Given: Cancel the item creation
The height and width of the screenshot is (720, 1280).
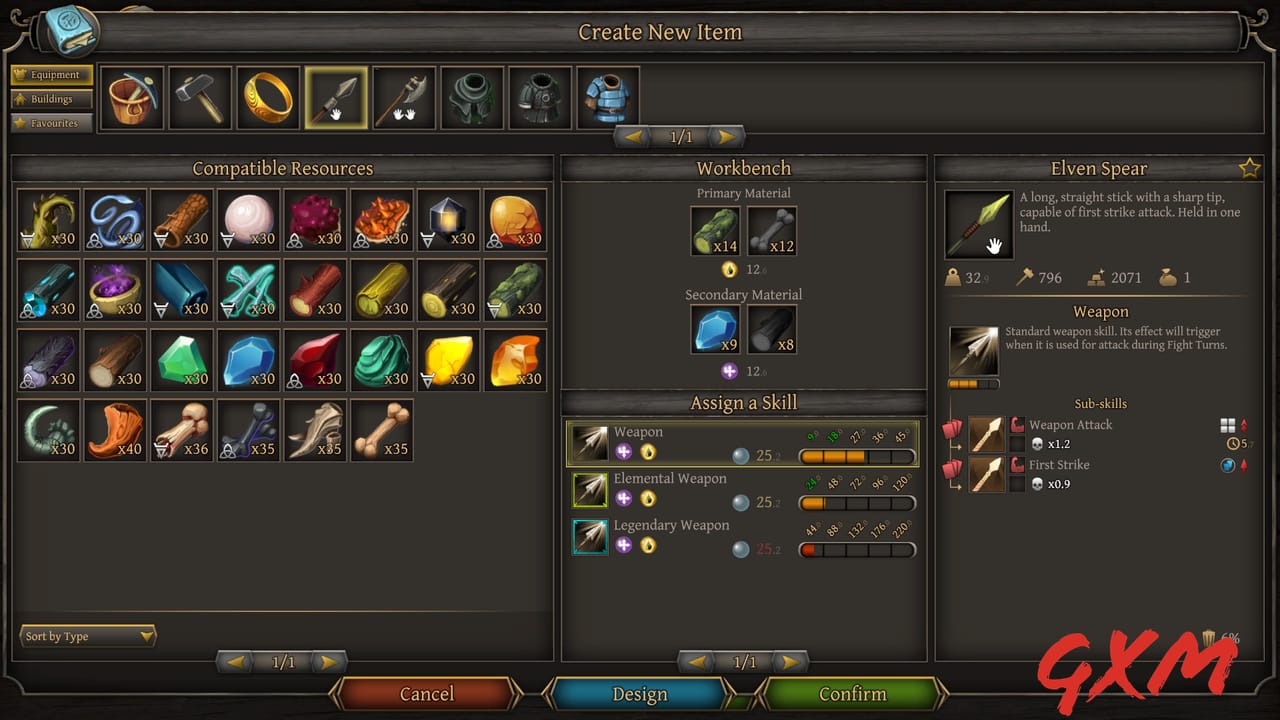Looking at the screenshot, I should click(x=427, y=694).
